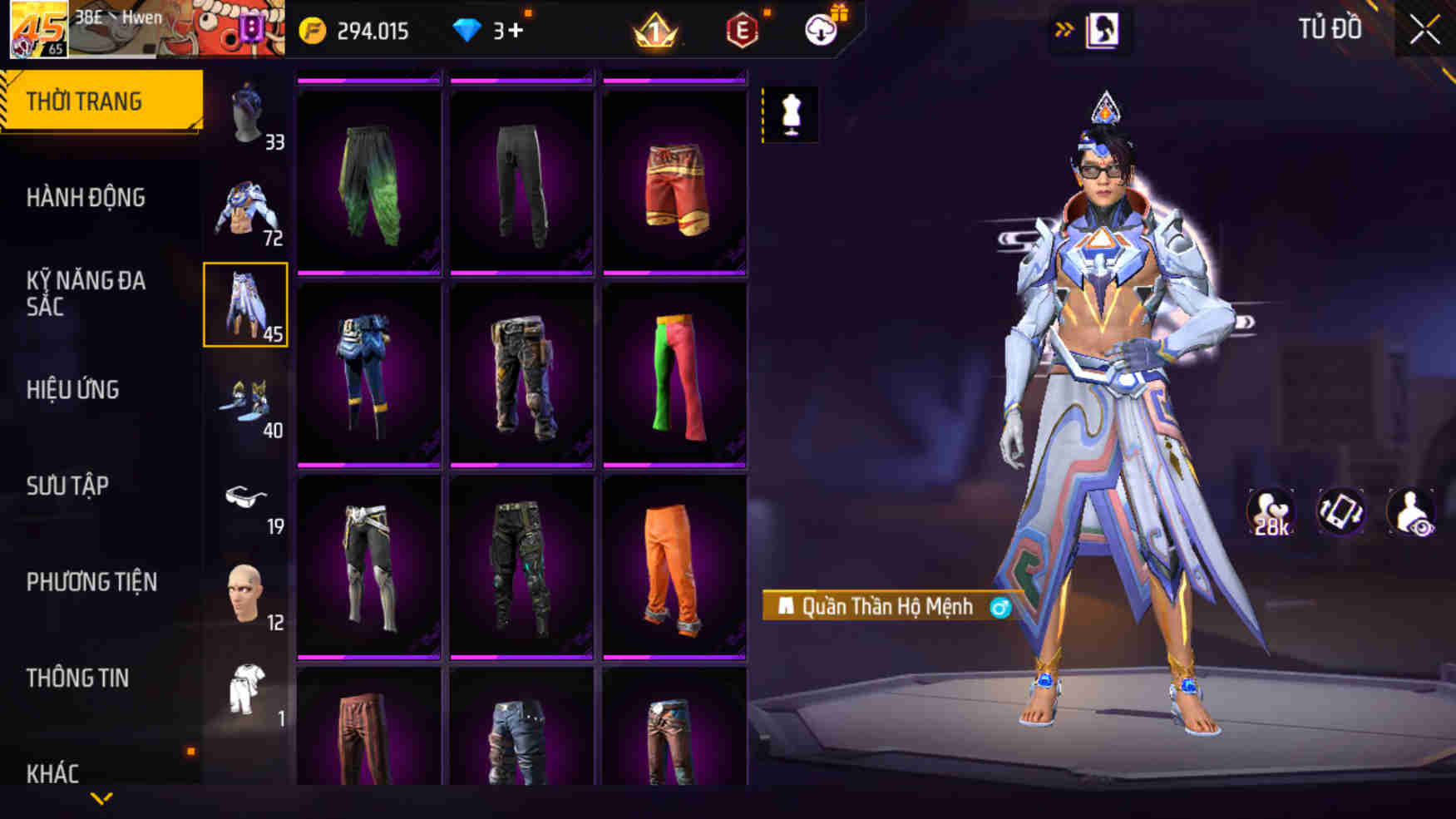Go to the Sưu Tập tab

coord(67,486)
